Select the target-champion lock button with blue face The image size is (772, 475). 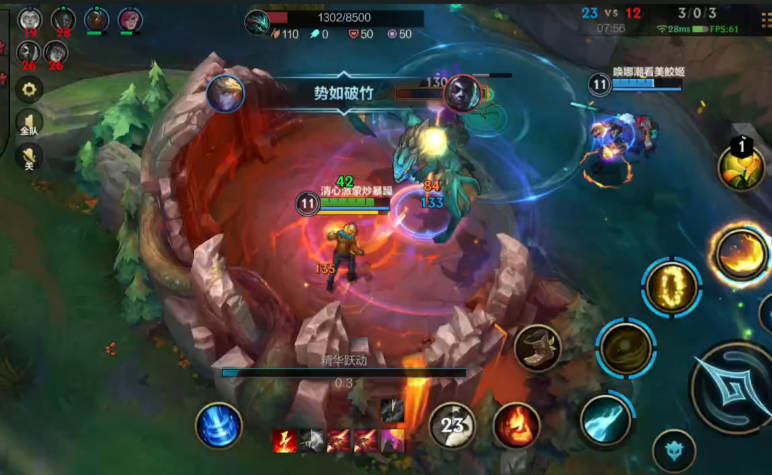pyautogui.click(x=674, y=451)
